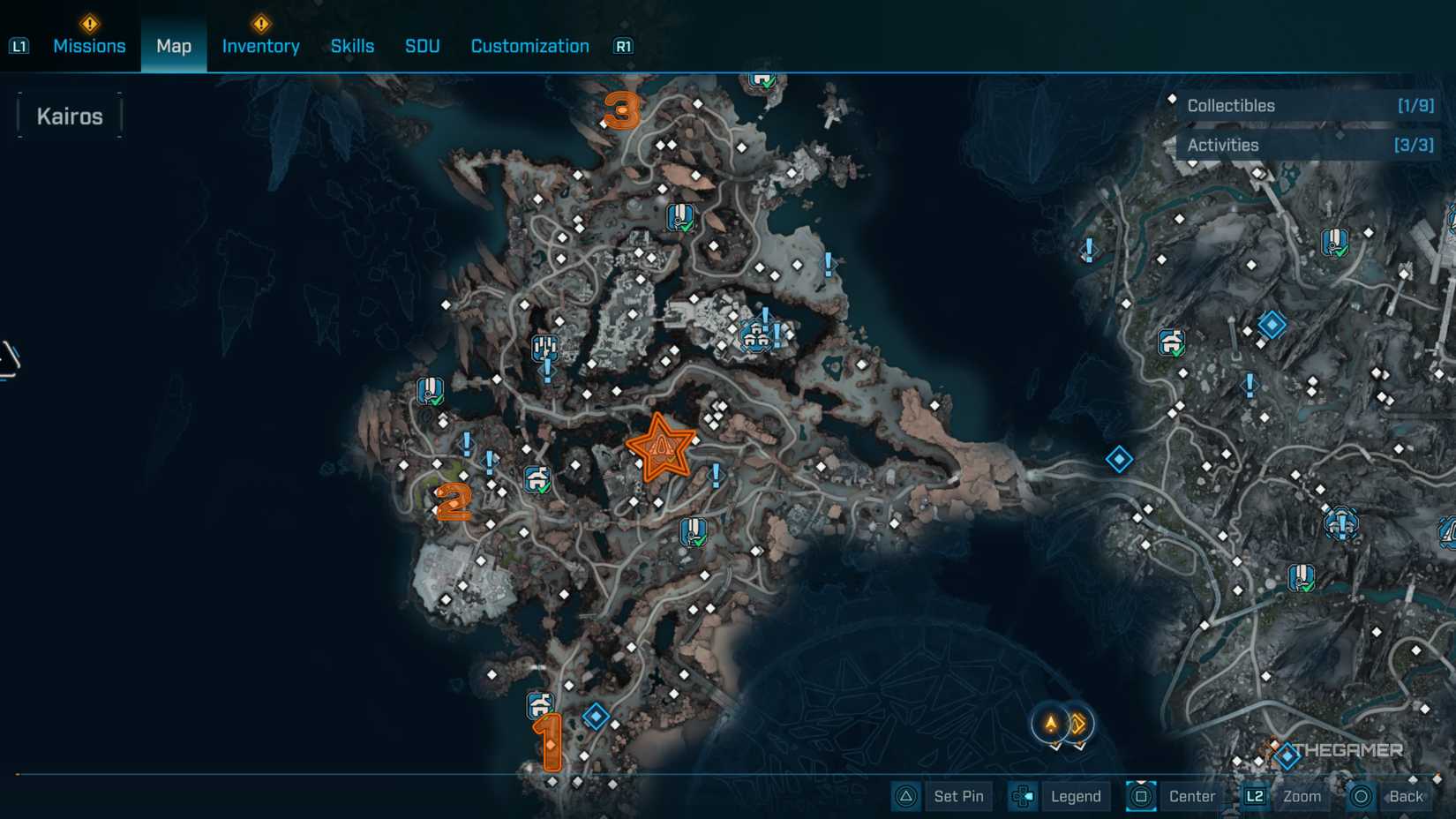
Task: Click the checkmarked station icon on west coast
Action: pyautogui.click(x=430, y=392)
